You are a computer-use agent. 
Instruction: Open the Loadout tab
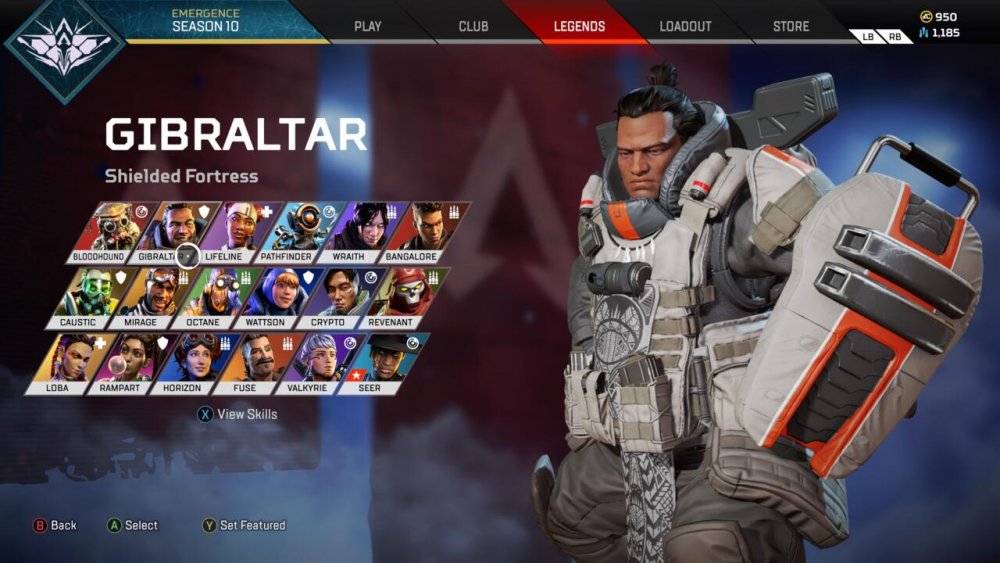click(x=685, y=26)
